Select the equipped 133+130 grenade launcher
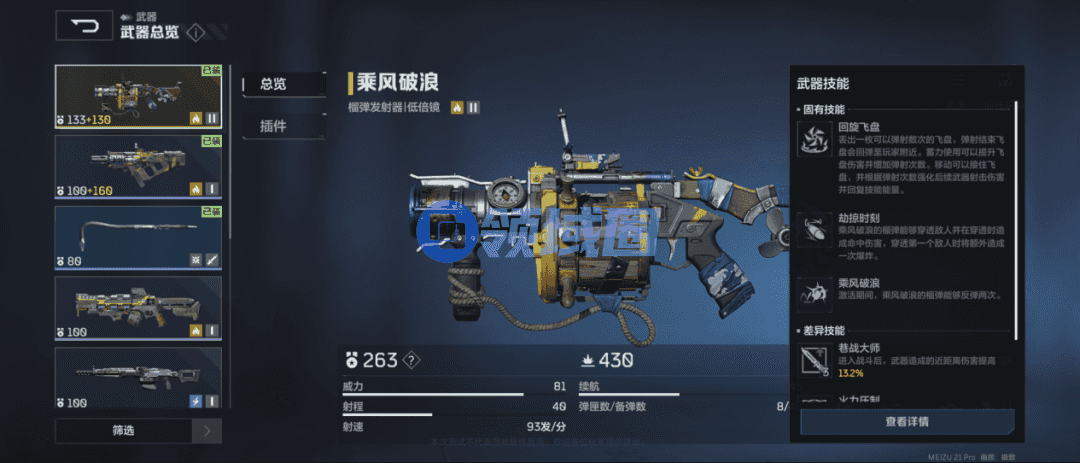 coord(138,97)
